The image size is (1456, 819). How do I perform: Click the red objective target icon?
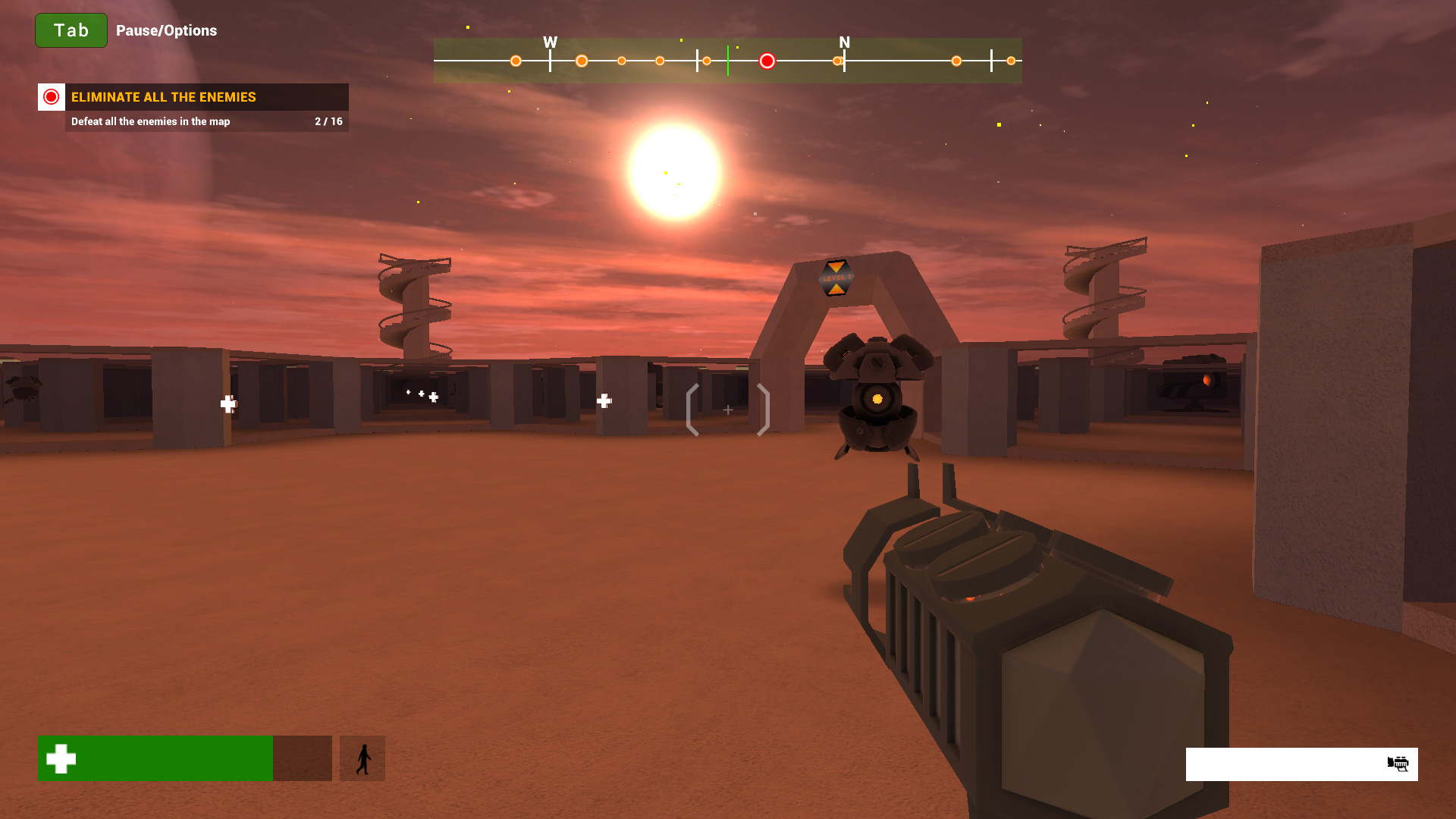pos(52,97)
